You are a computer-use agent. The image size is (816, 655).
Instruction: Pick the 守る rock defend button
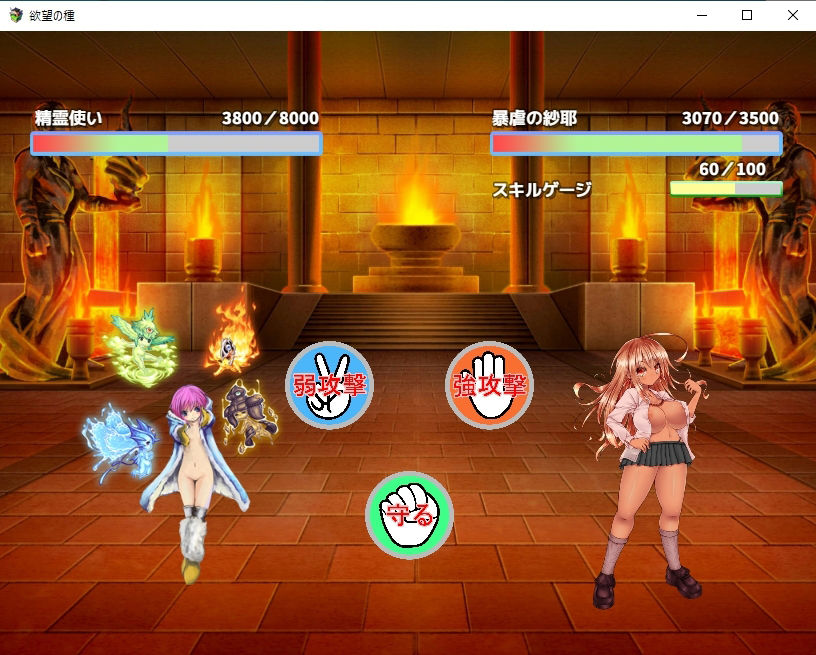(x=409, y=515)
